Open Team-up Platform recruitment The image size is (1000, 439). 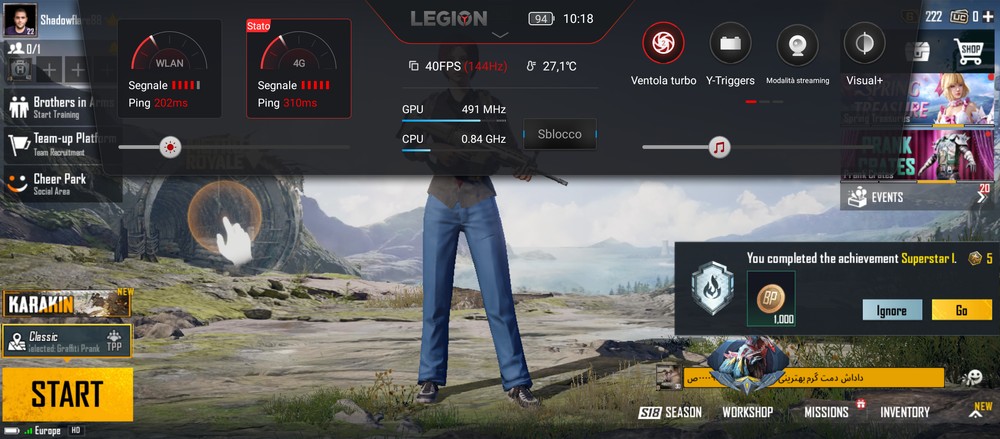(60, 143)
